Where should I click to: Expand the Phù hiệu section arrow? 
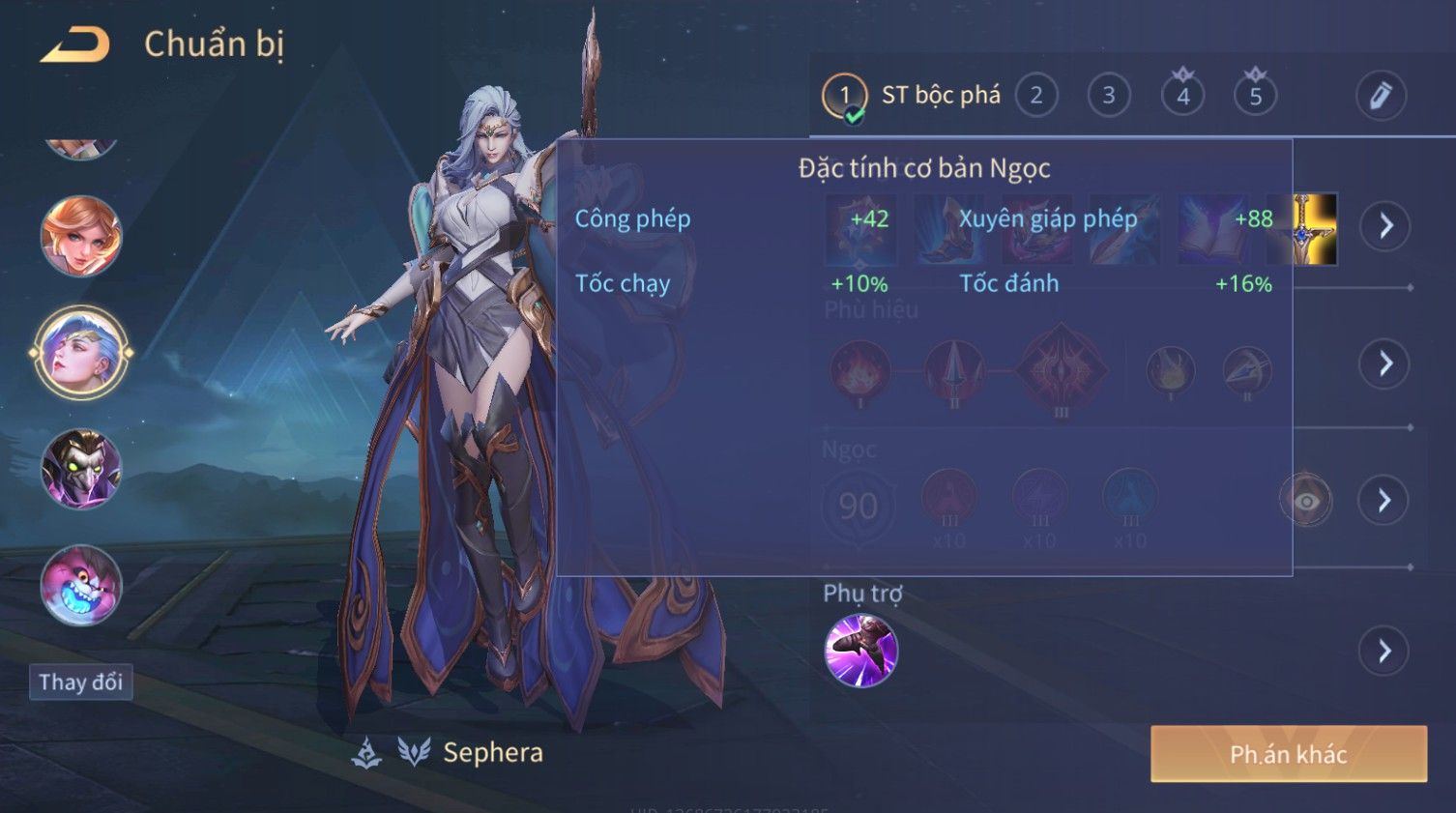[x=1384, y=363]
